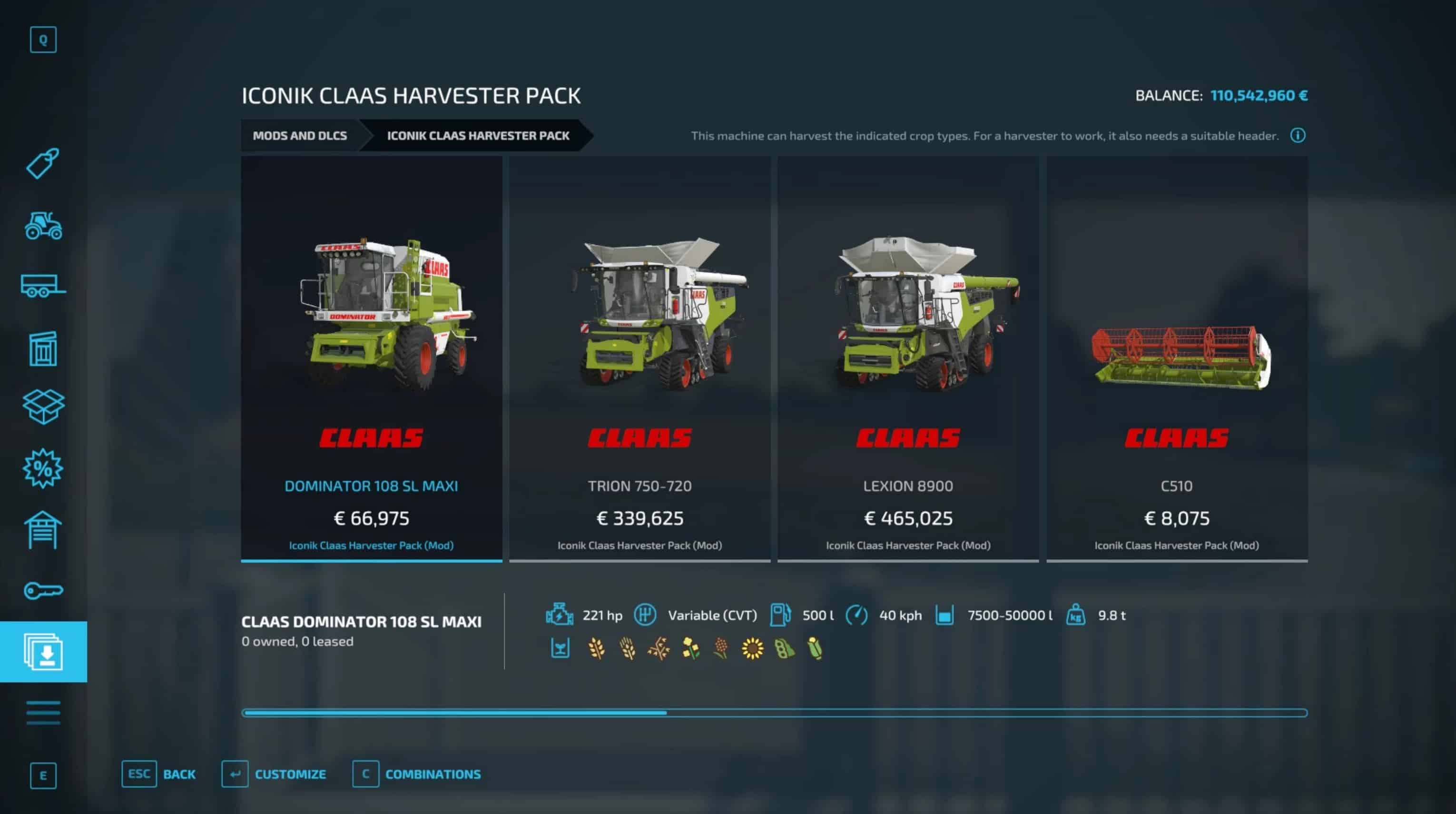This screenshot has height=814, width=1456.
Task: Pick the Lexion 8900 harvester card
Action: click(x=908, y=358)
